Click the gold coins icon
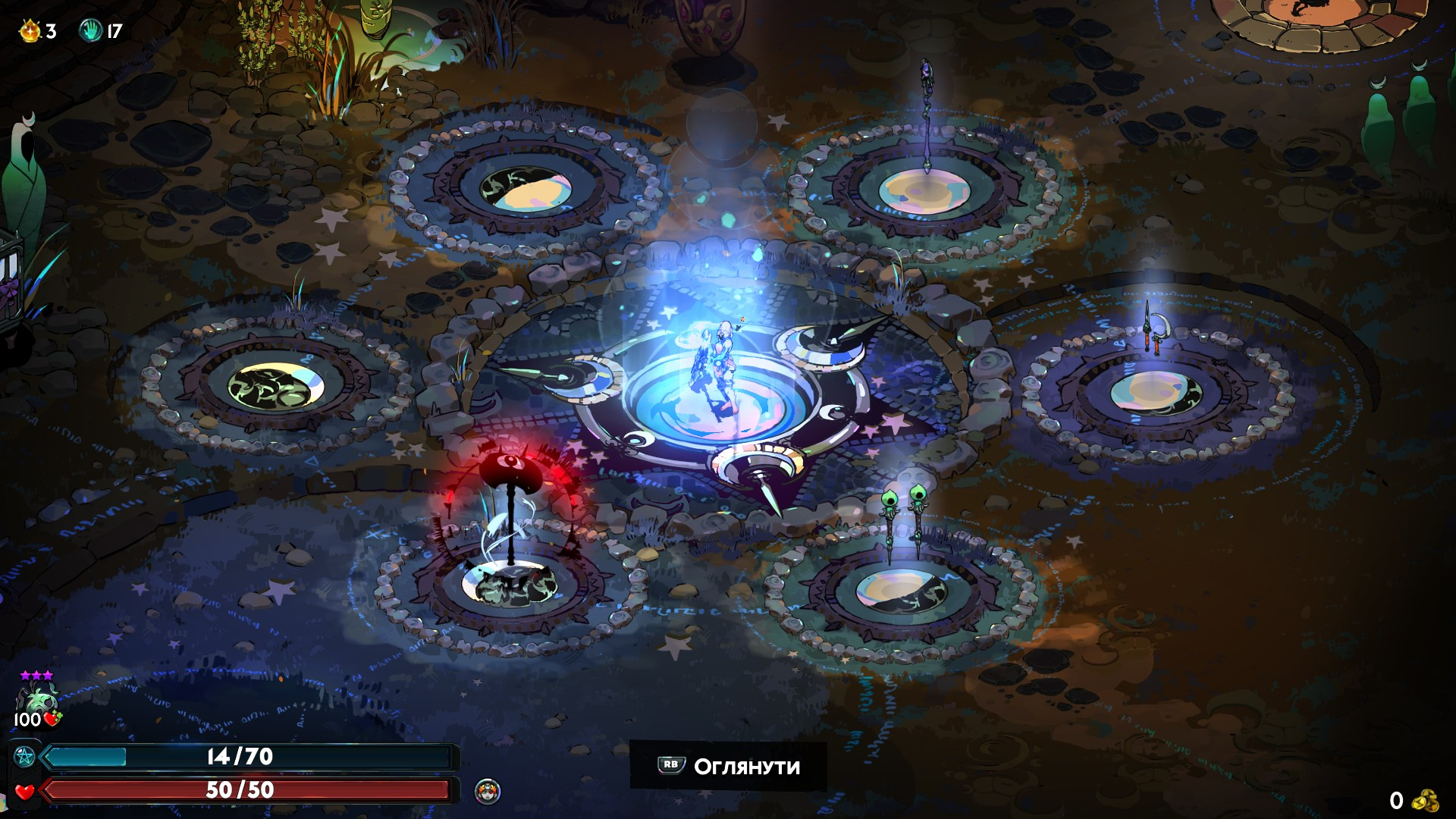Image resolution: width=1456 pixels, height=819 pixels. tap(1426, 800)
